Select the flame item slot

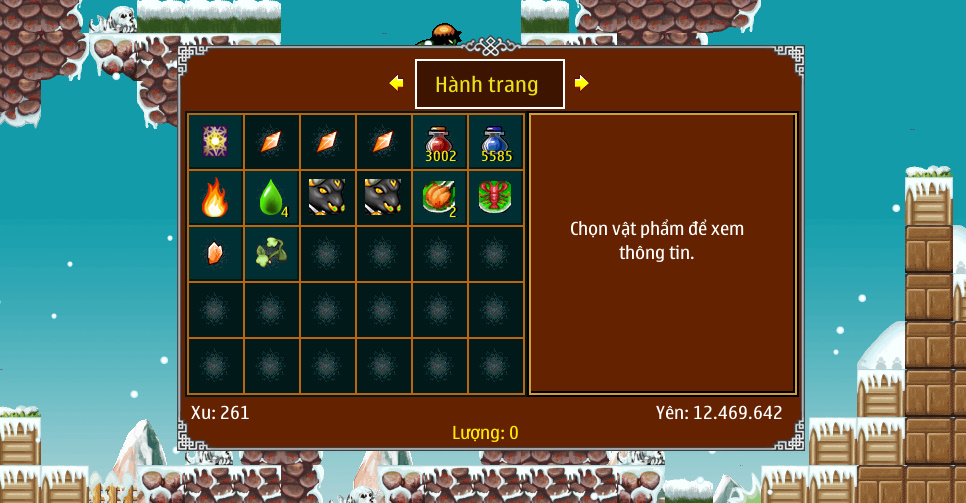216,198
